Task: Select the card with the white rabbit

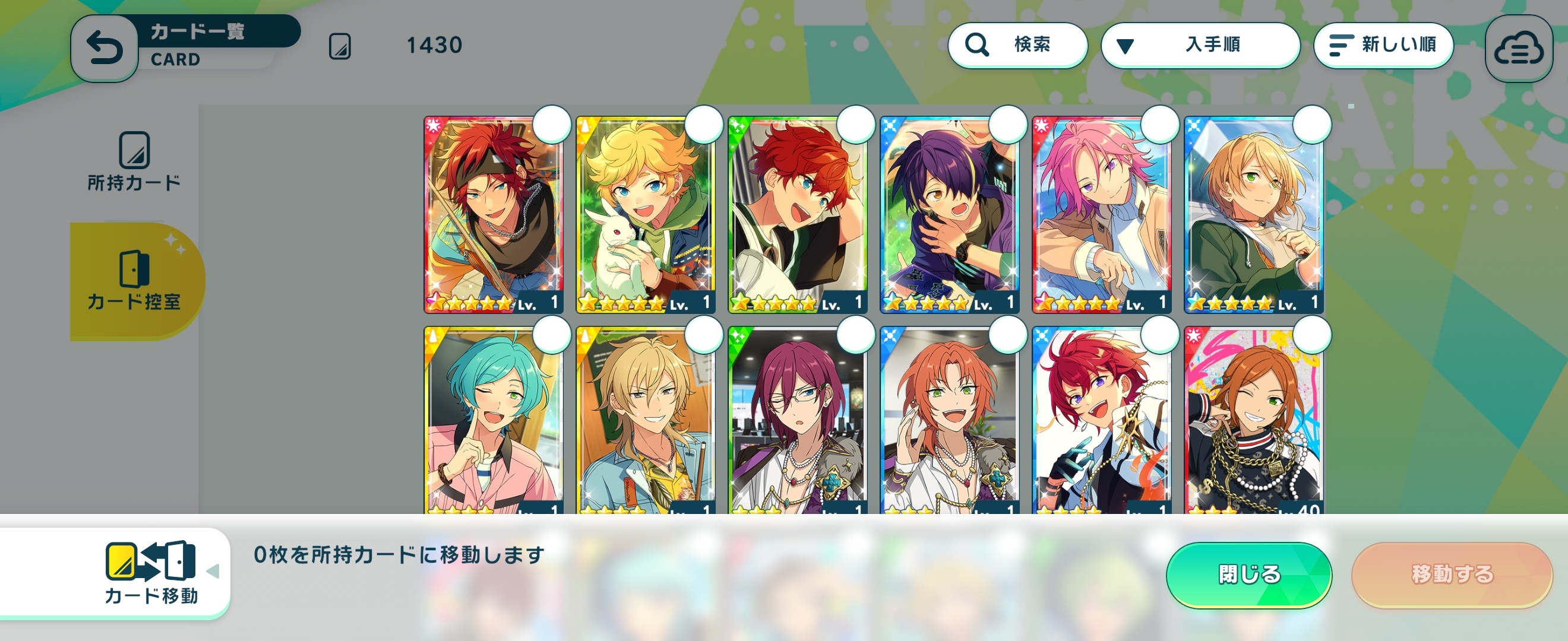Action: (645, 214)
